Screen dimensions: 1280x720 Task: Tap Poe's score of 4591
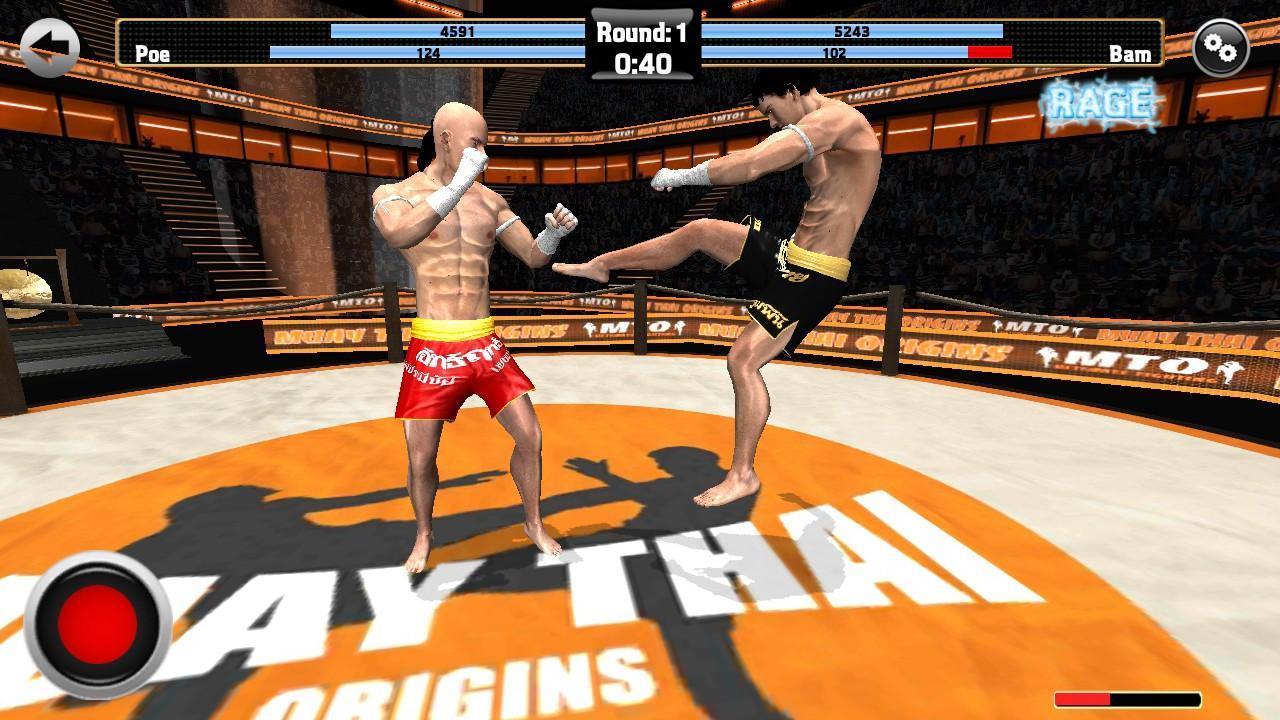coord(456,31)
